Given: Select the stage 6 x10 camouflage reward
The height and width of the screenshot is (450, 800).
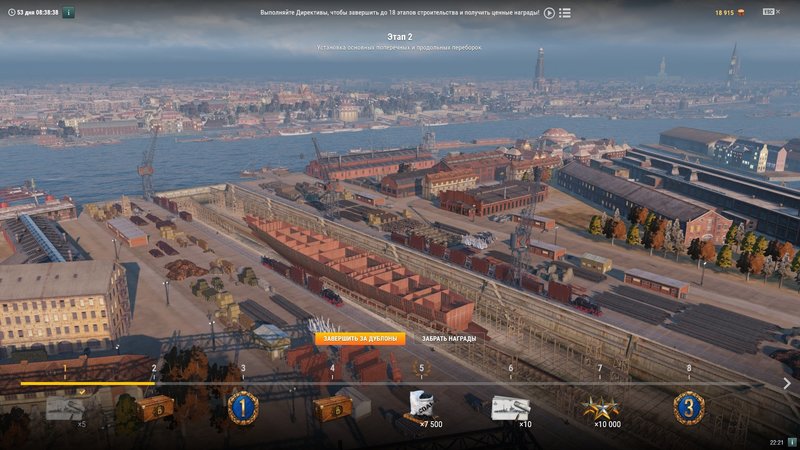Looking at the screenshot, I should 510,408.
